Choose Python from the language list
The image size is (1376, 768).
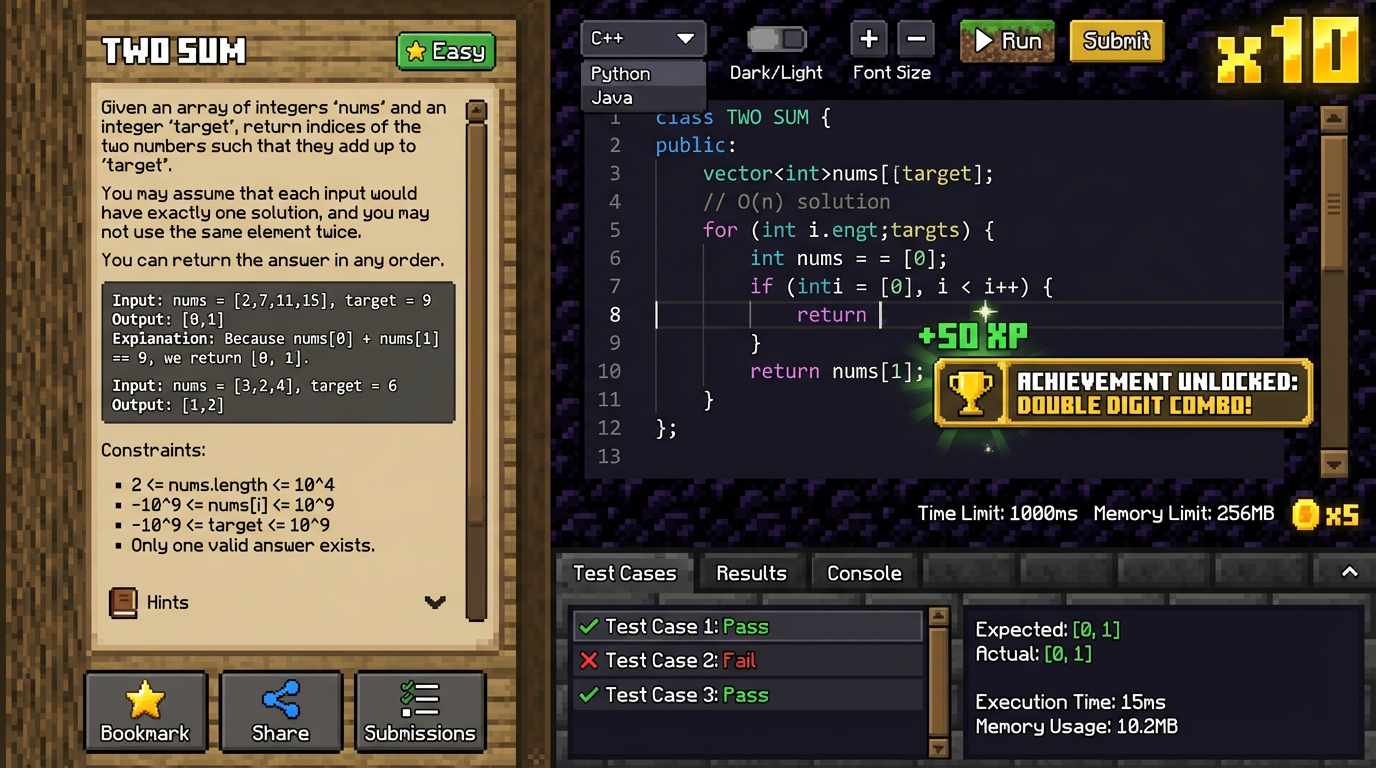[x=621, y=74]
